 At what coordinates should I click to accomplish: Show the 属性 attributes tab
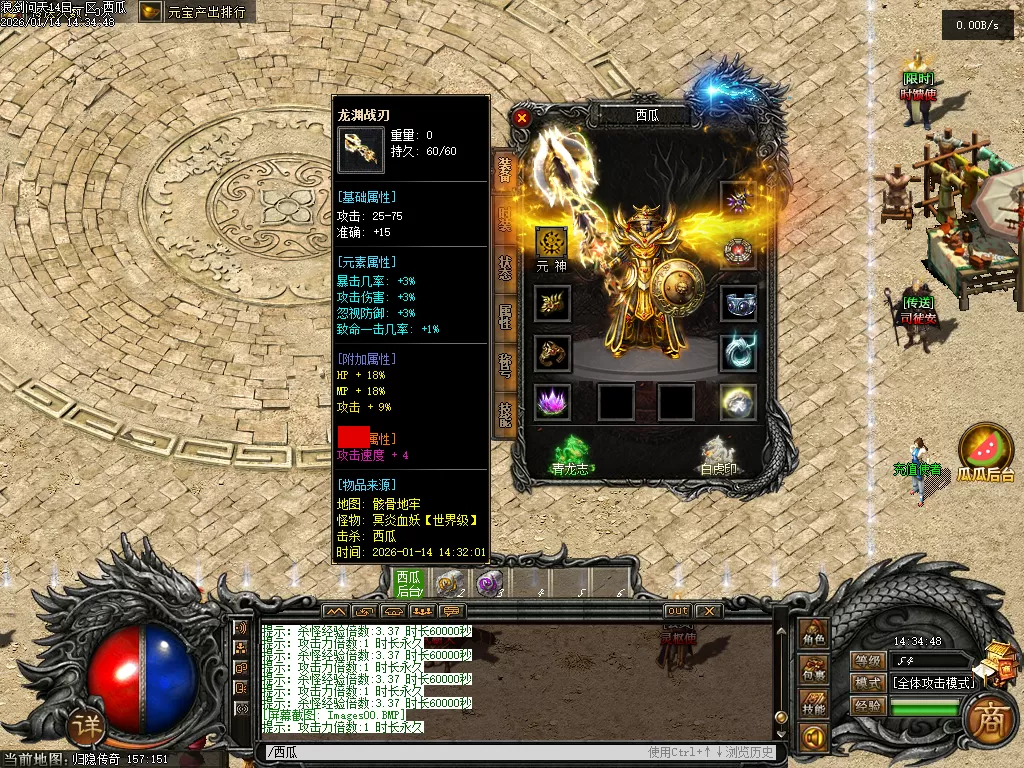(x=505, y=317)
